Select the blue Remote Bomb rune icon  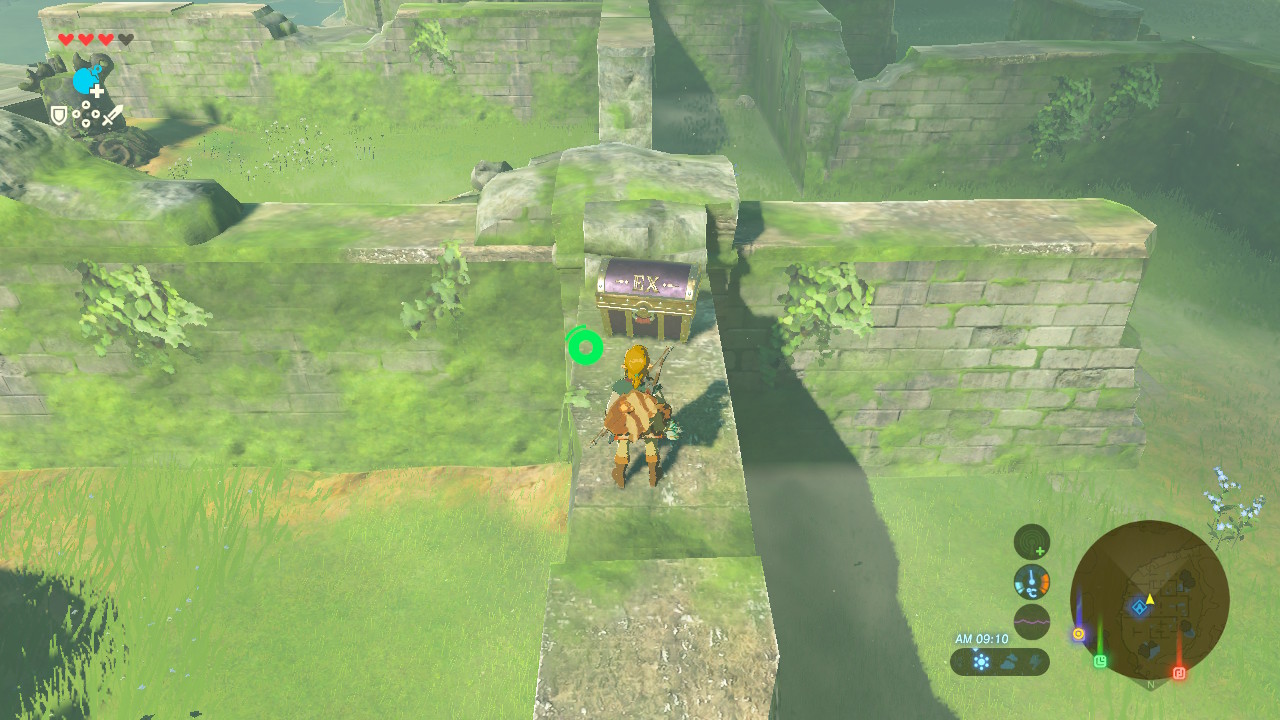point(86,80)
